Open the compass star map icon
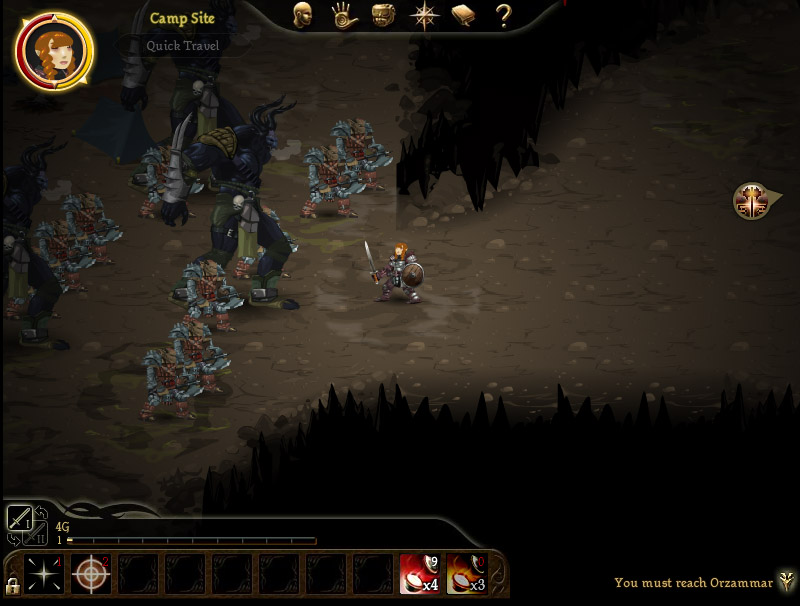 point(425,16)
